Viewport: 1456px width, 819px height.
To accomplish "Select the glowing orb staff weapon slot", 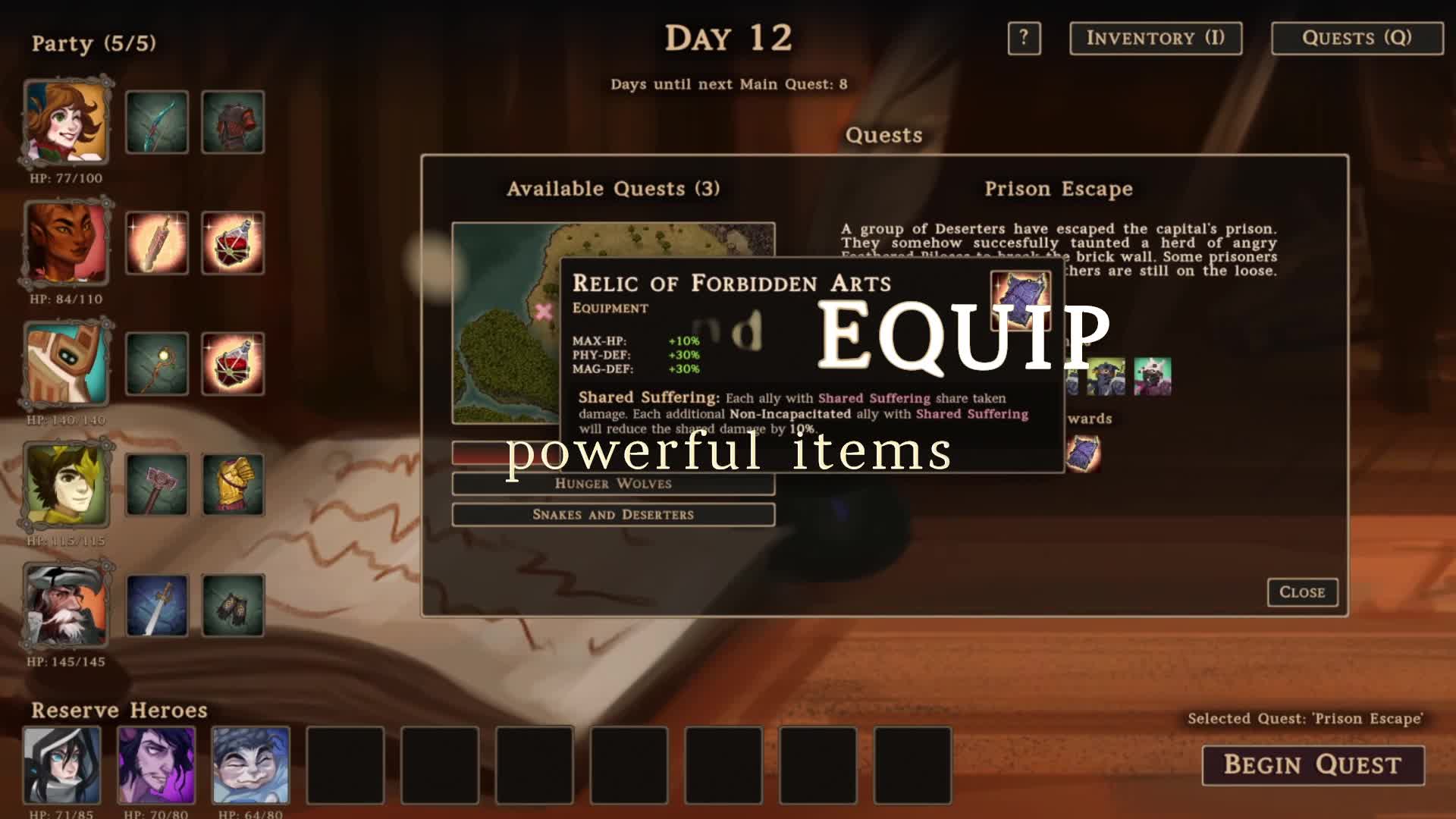I will click(x=157, y=363).
